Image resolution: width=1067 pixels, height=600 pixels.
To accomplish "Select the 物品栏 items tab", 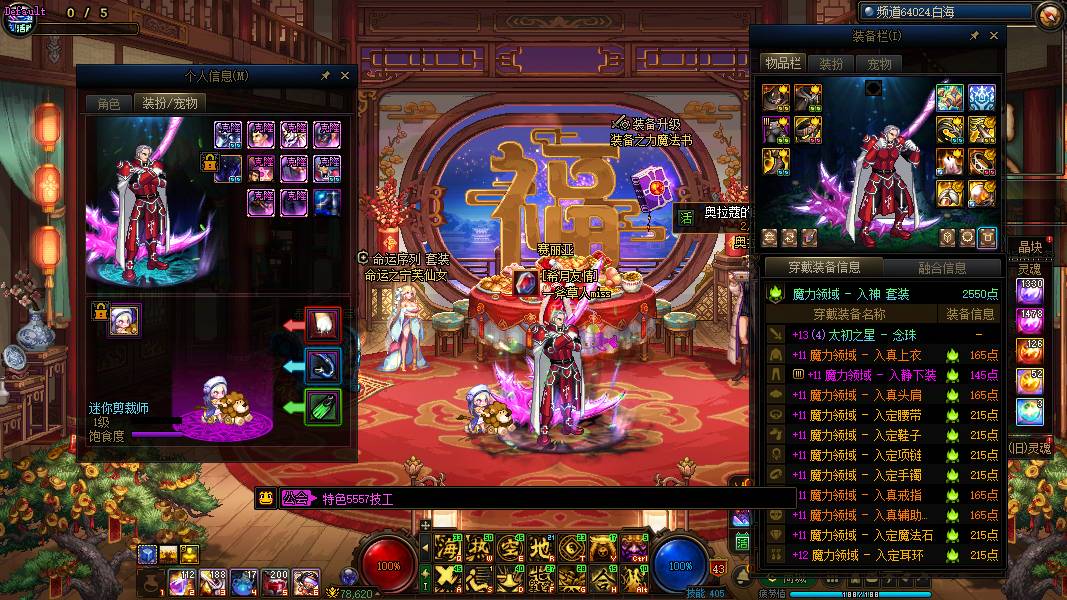I will [x=783, y=64].
